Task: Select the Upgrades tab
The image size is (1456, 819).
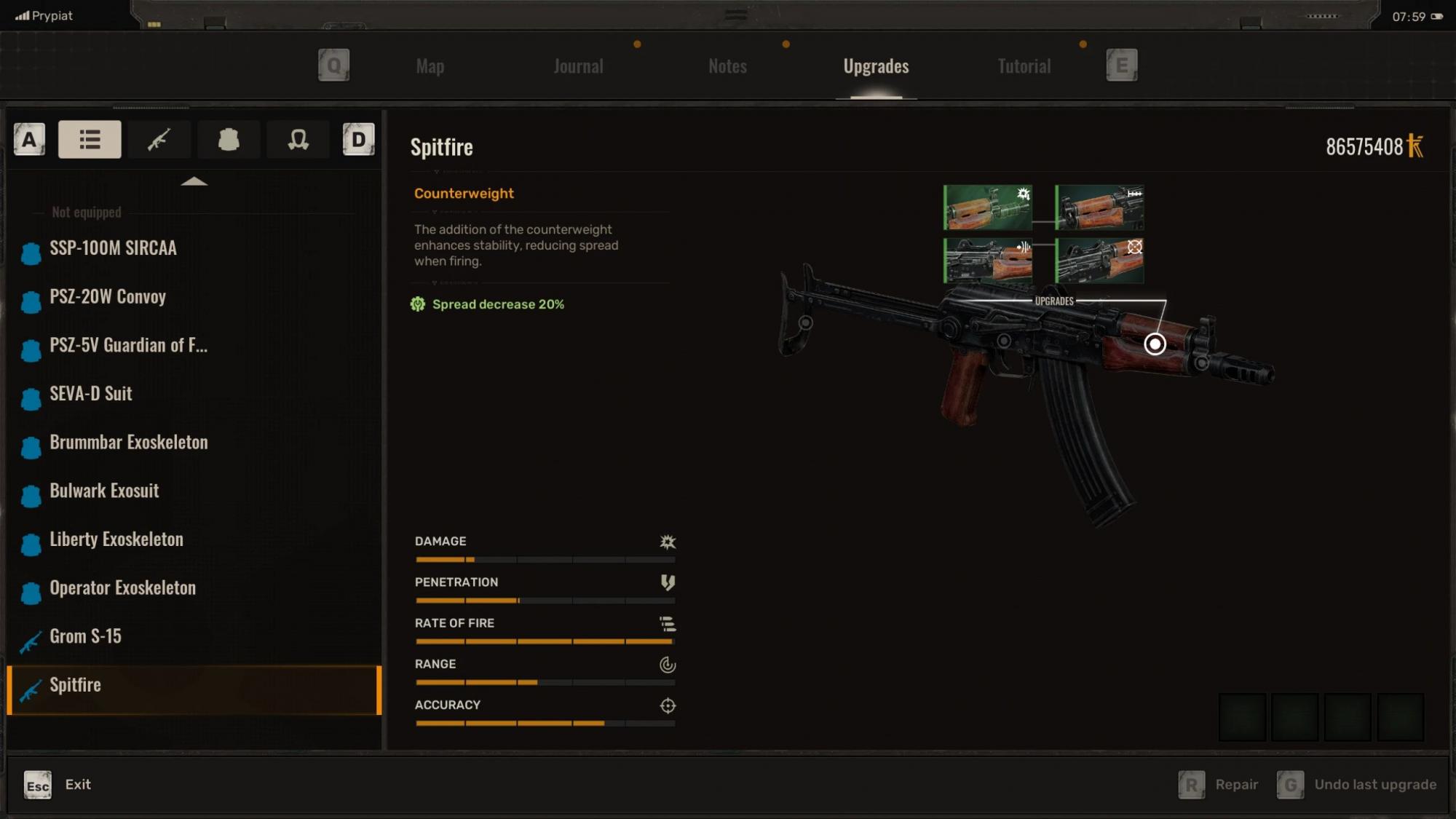Action: click(876, 66)
